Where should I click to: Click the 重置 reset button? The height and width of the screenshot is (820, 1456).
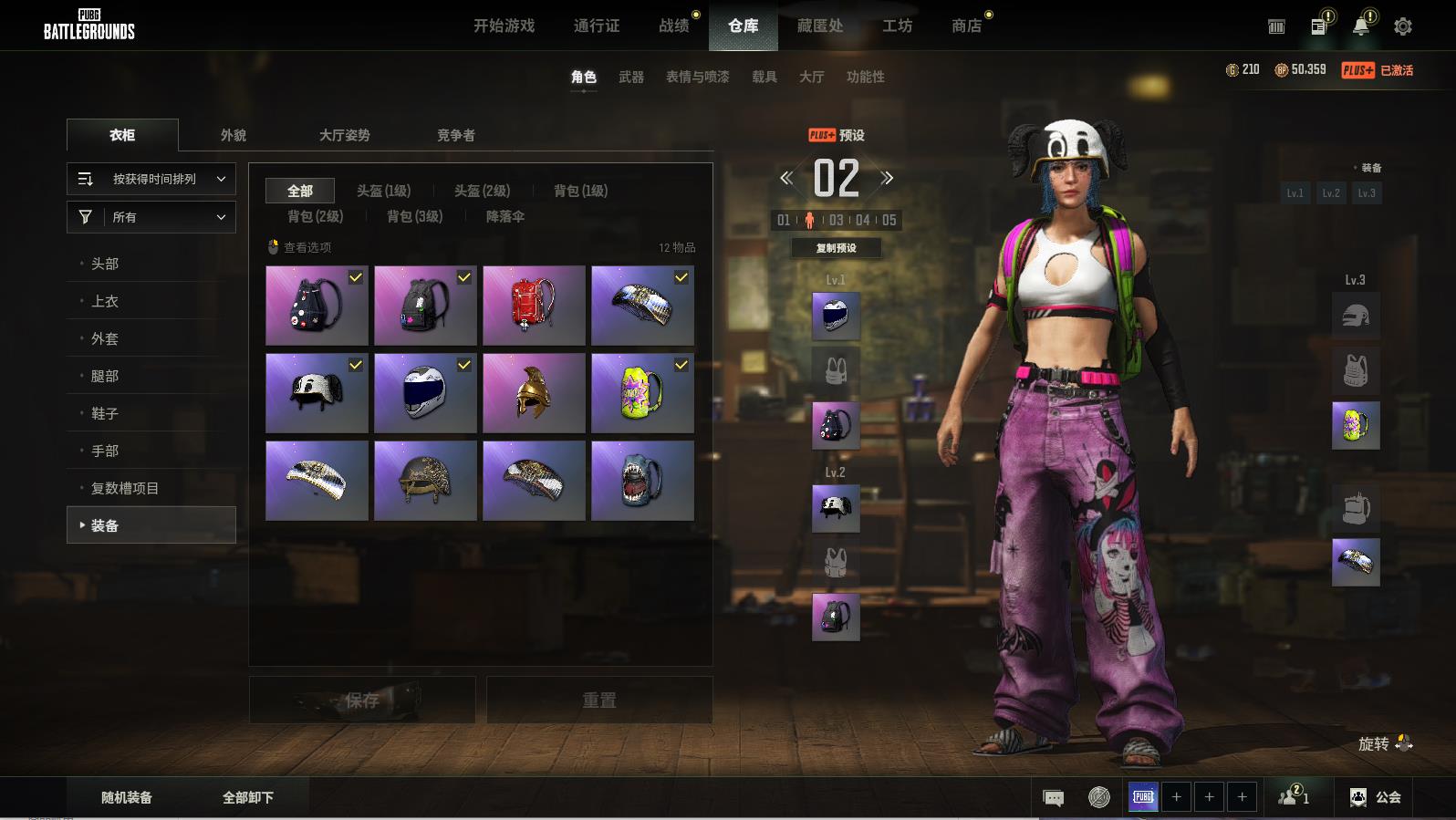(599, 700)
